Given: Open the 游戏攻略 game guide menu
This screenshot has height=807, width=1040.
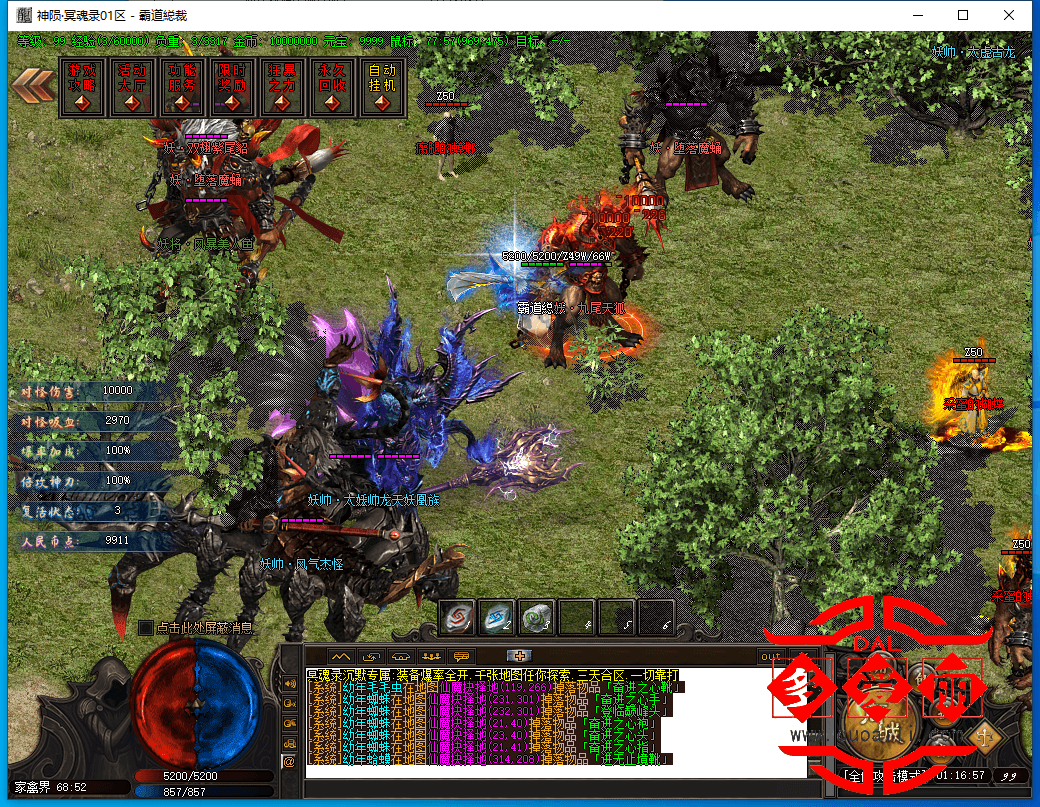Looking at the screenshot, I should (83, 89).
